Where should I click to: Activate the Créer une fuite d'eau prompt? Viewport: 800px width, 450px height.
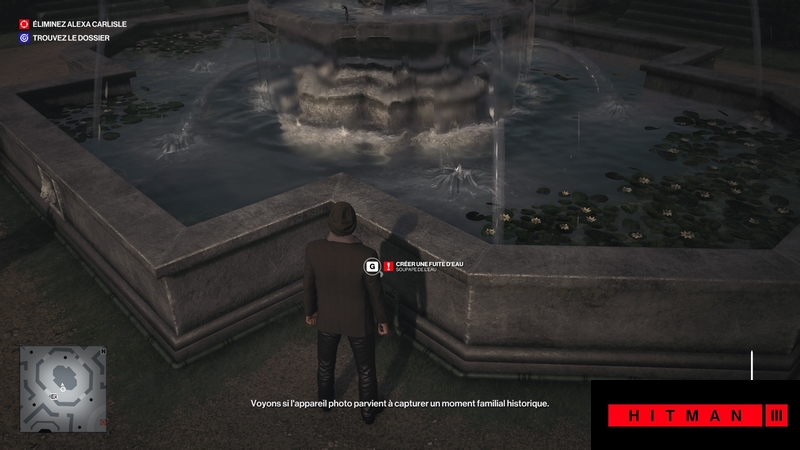pyautogui.click(x=421, y=264)
